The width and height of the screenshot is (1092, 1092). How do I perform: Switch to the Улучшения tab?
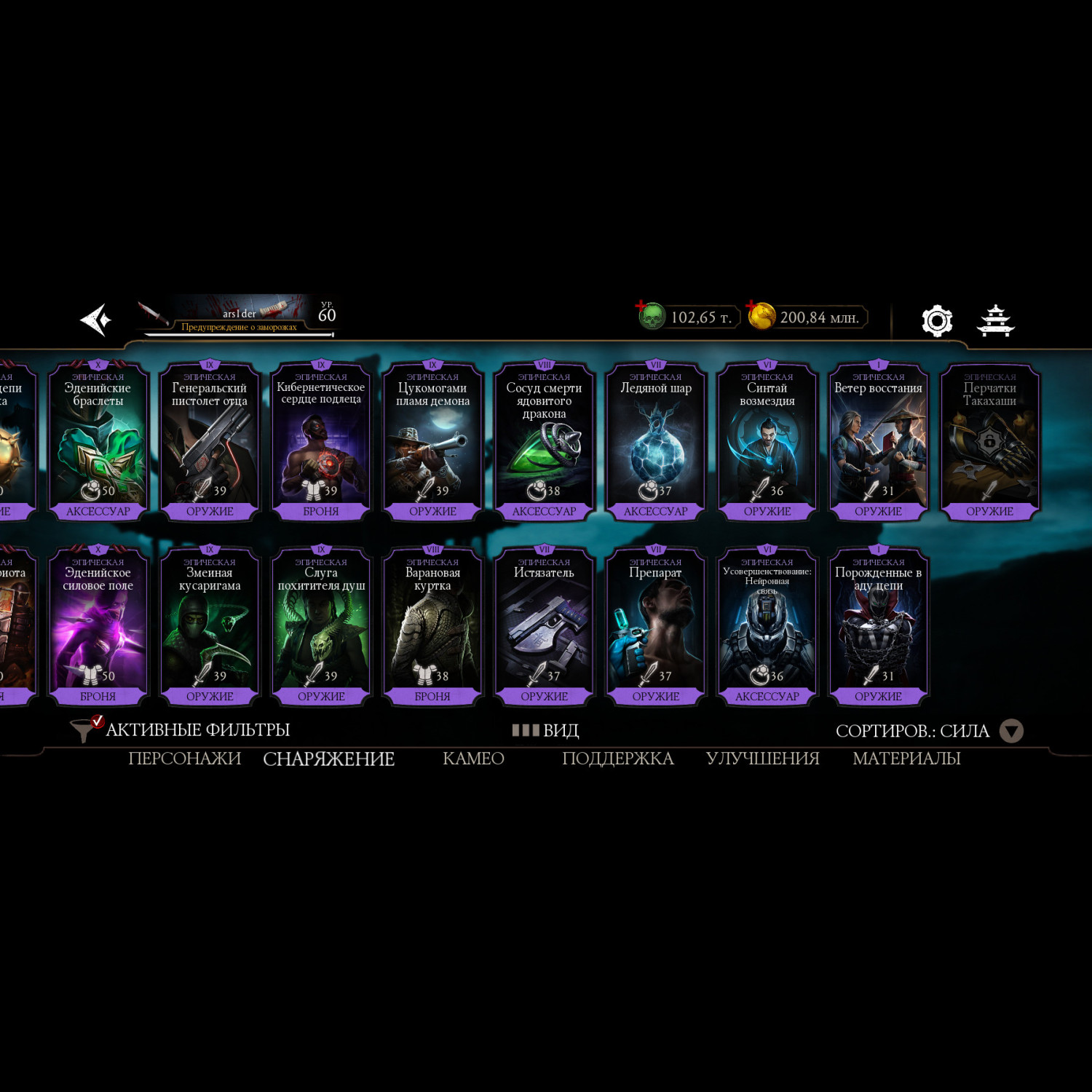(762, 759)
